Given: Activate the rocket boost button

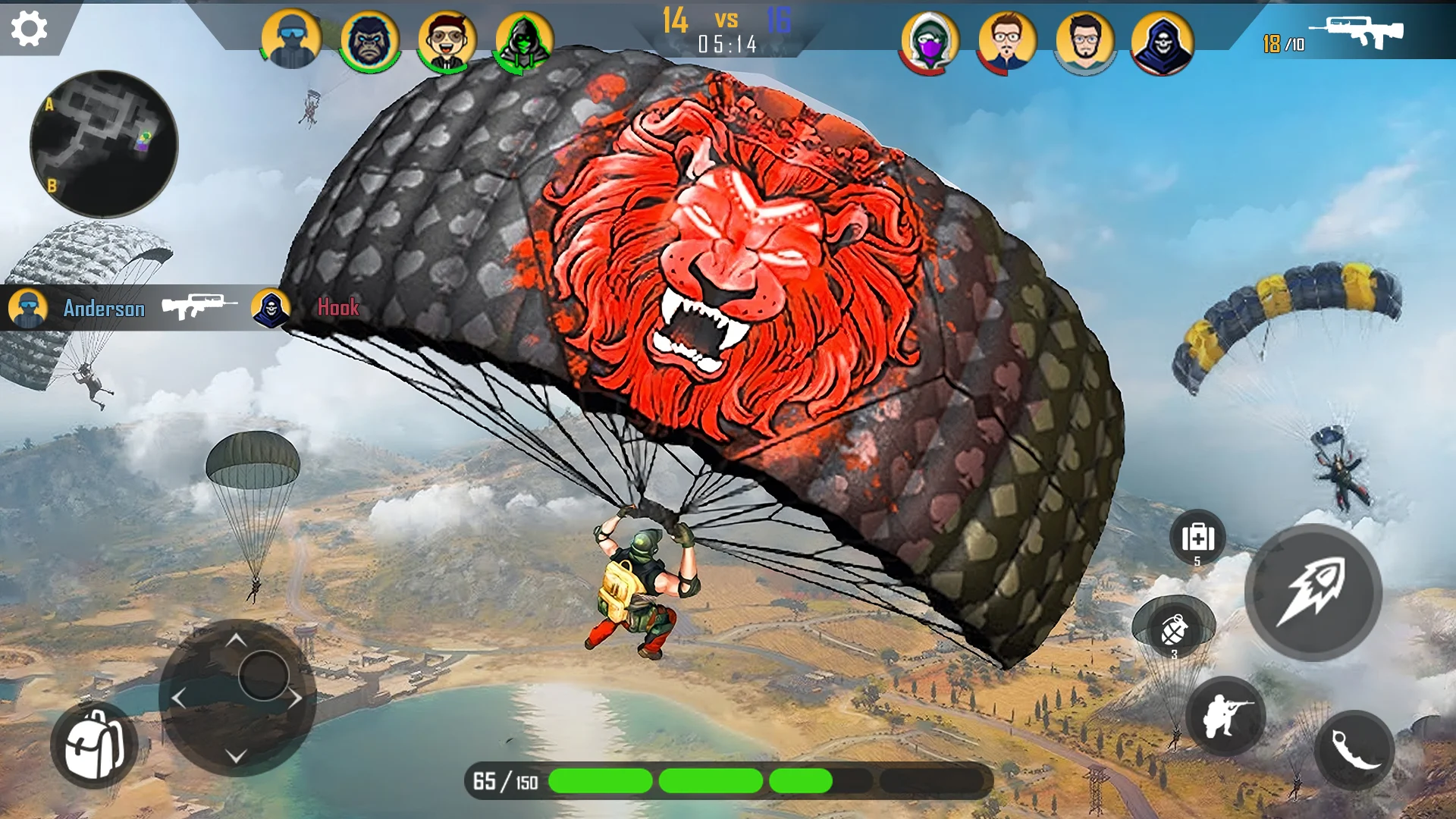Looking at the screenshot, I should [1313, 592].
